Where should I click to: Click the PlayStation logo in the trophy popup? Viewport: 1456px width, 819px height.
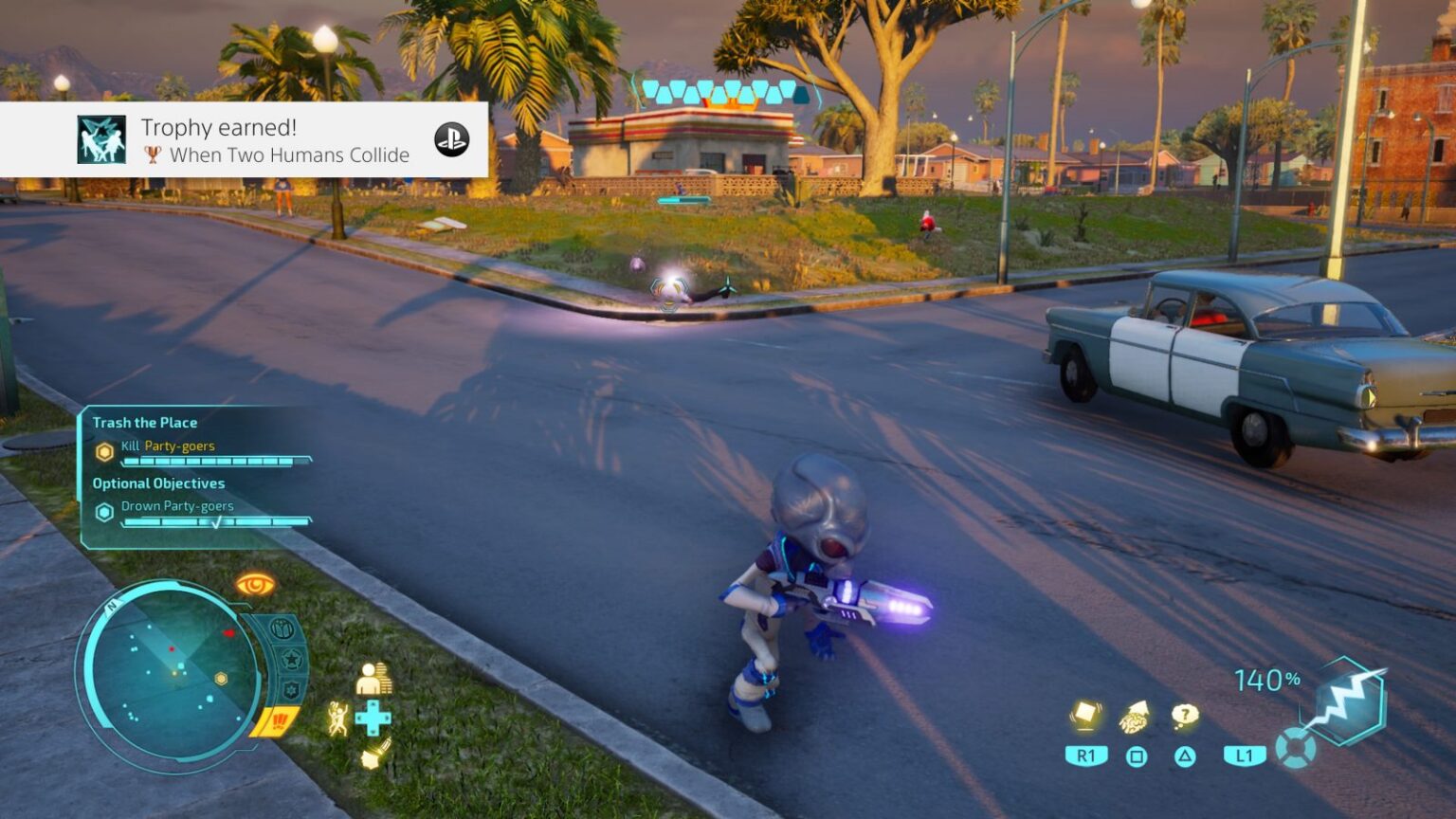coord(453,139)
